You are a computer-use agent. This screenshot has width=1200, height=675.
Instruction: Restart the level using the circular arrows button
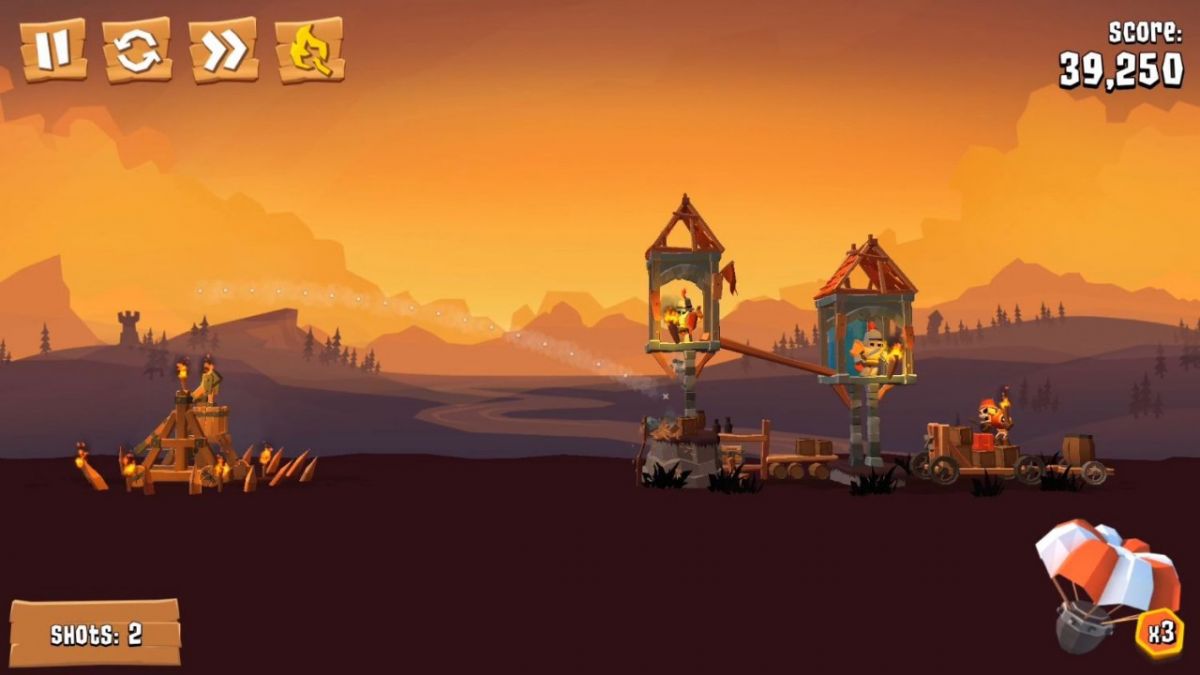coord(137,50)
